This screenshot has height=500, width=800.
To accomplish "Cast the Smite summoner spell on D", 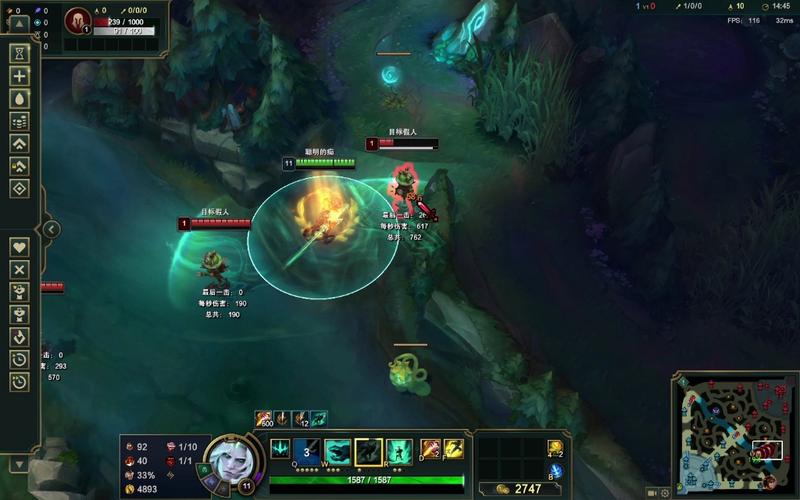I will coord(431,449).
